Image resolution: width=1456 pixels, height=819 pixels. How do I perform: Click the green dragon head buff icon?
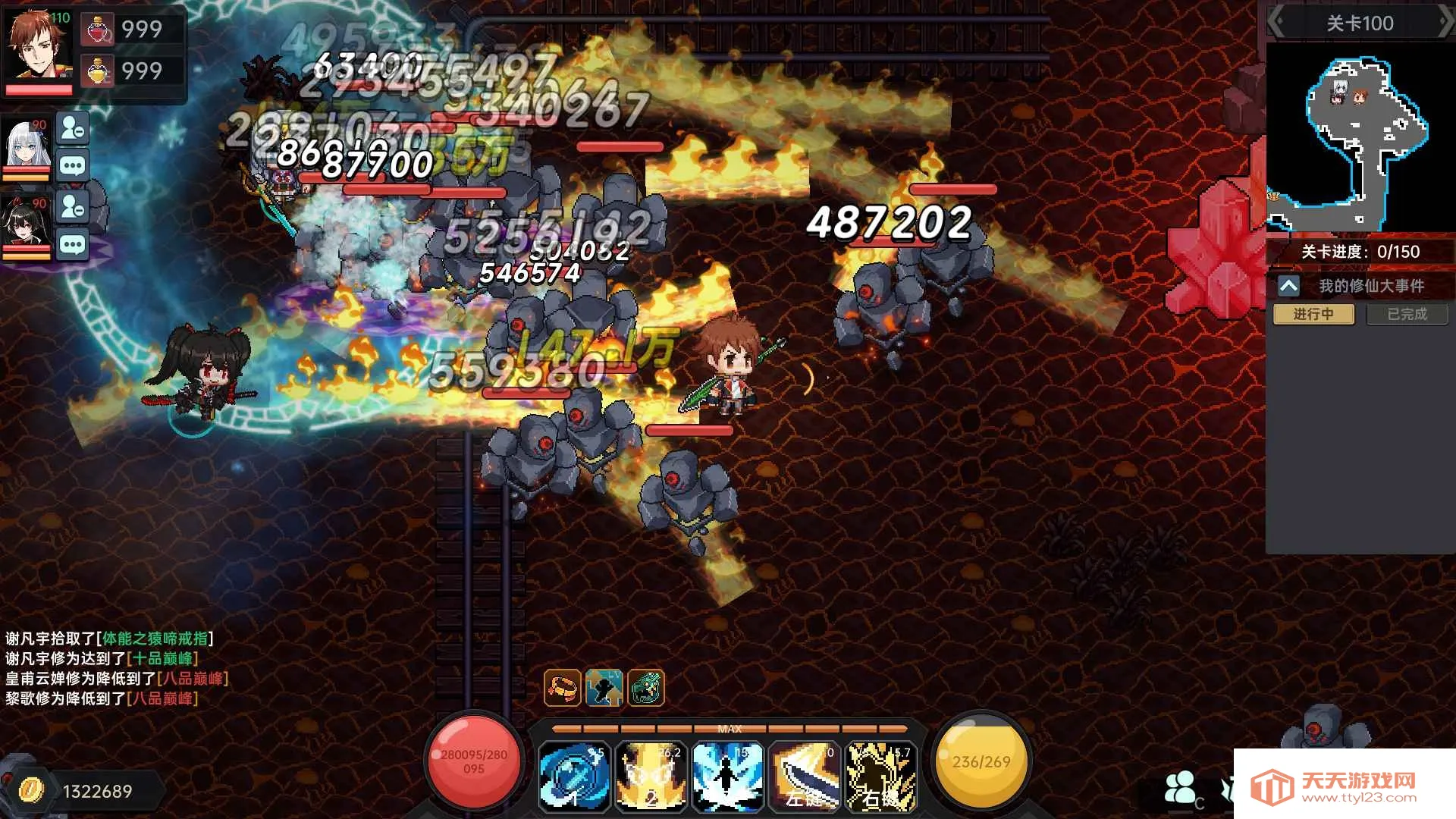point(645,688)
